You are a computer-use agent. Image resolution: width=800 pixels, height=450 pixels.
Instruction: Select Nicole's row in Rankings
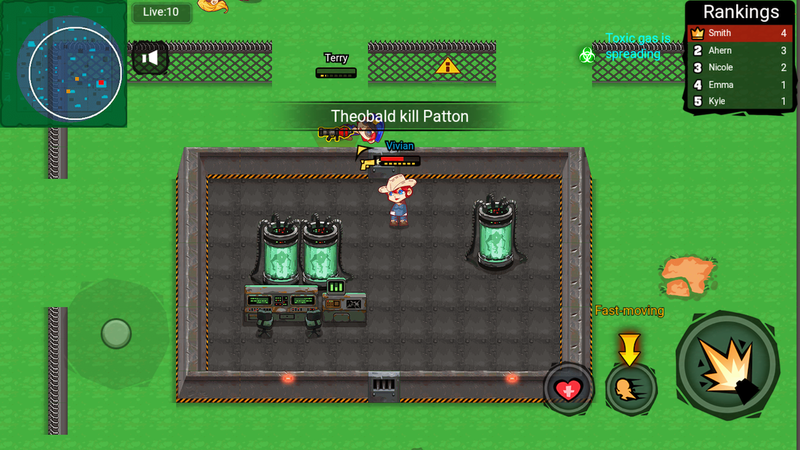coord(740,67)
